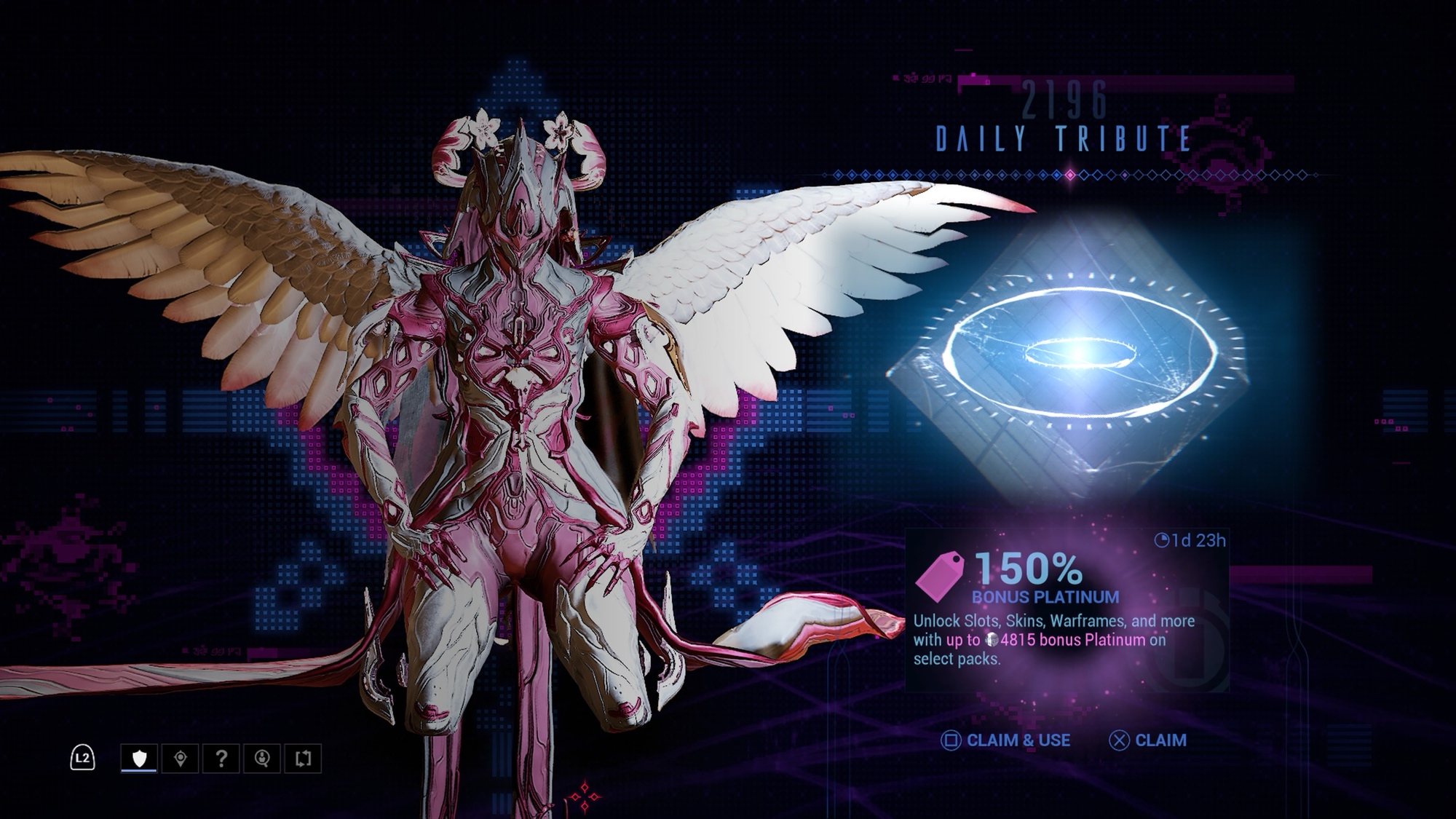The image size is (1456, 819).
Task: Select Claim for the daily tribute
Action: (x=1148, y=740)
